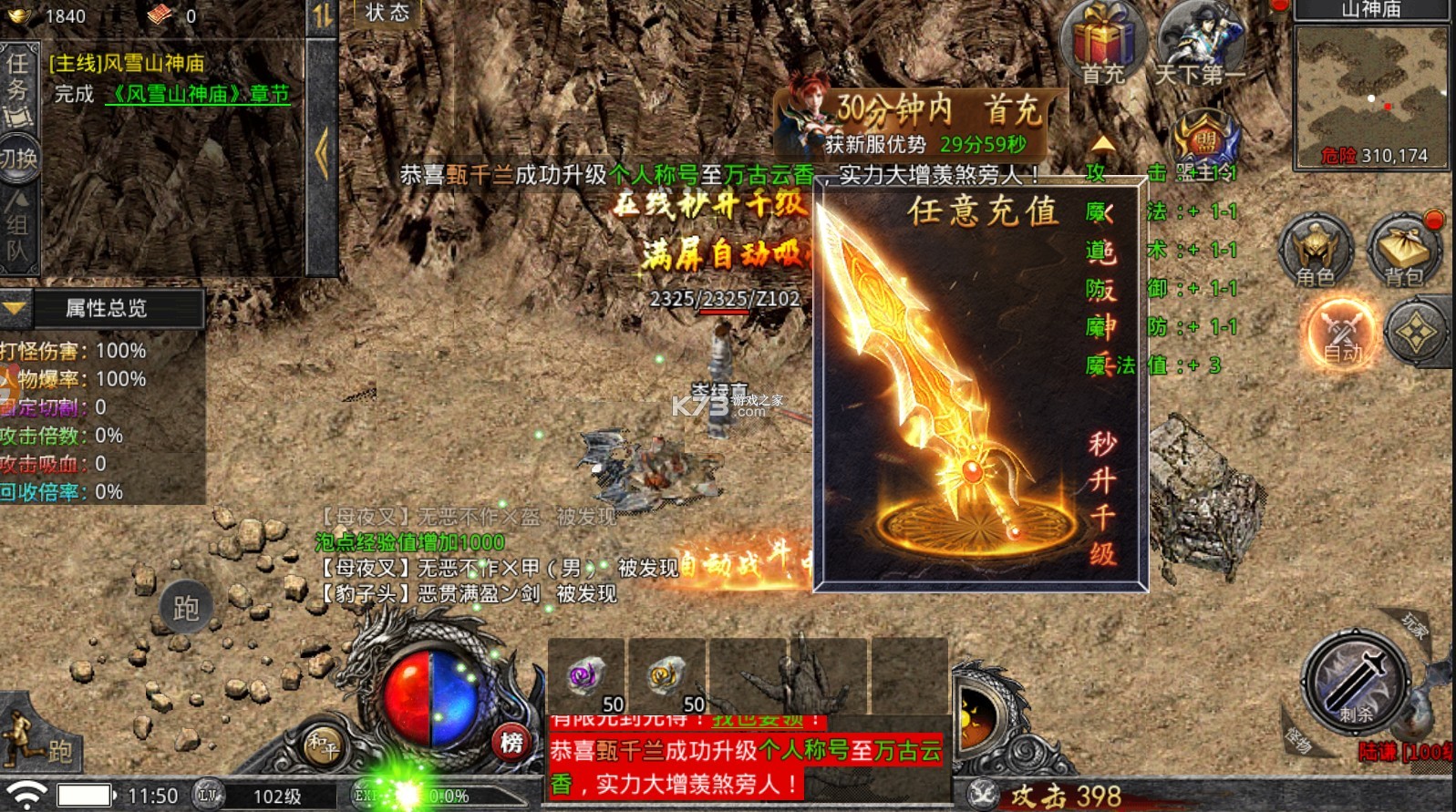Open the 角色 character sheet
This screenshot has width=1456, height=812.
pos(1315,251)
